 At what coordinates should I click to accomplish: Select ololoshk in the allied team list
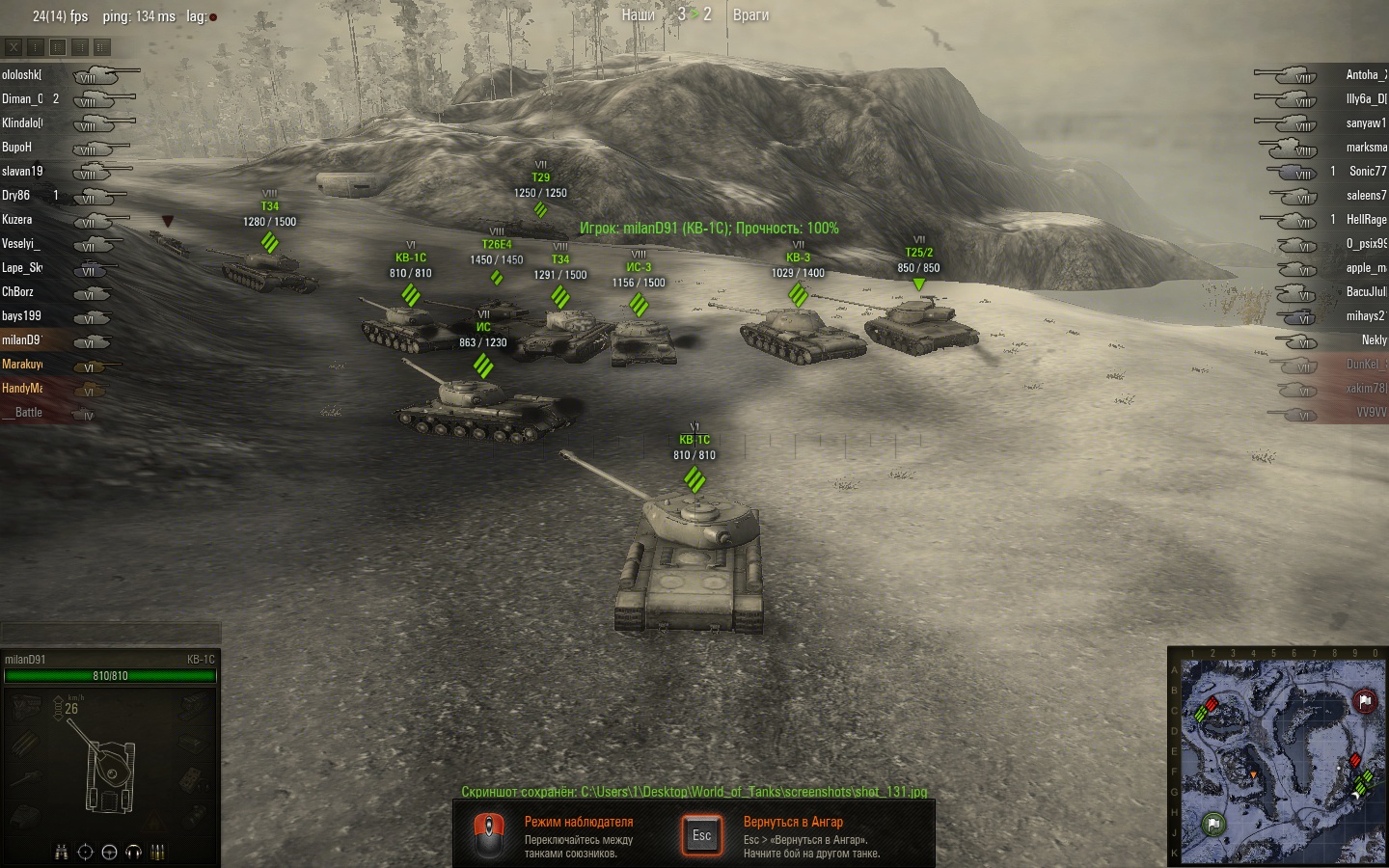click(x=21, y=75)
